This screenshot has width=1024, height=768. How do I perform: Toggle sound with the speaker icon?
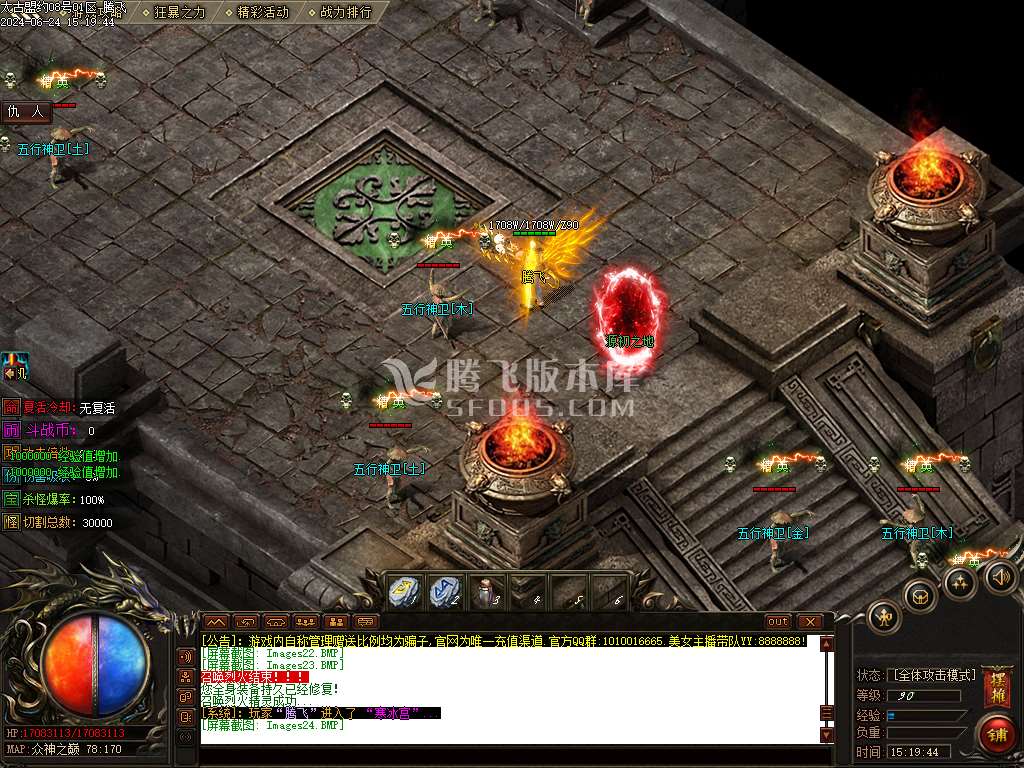[1000, 575]
